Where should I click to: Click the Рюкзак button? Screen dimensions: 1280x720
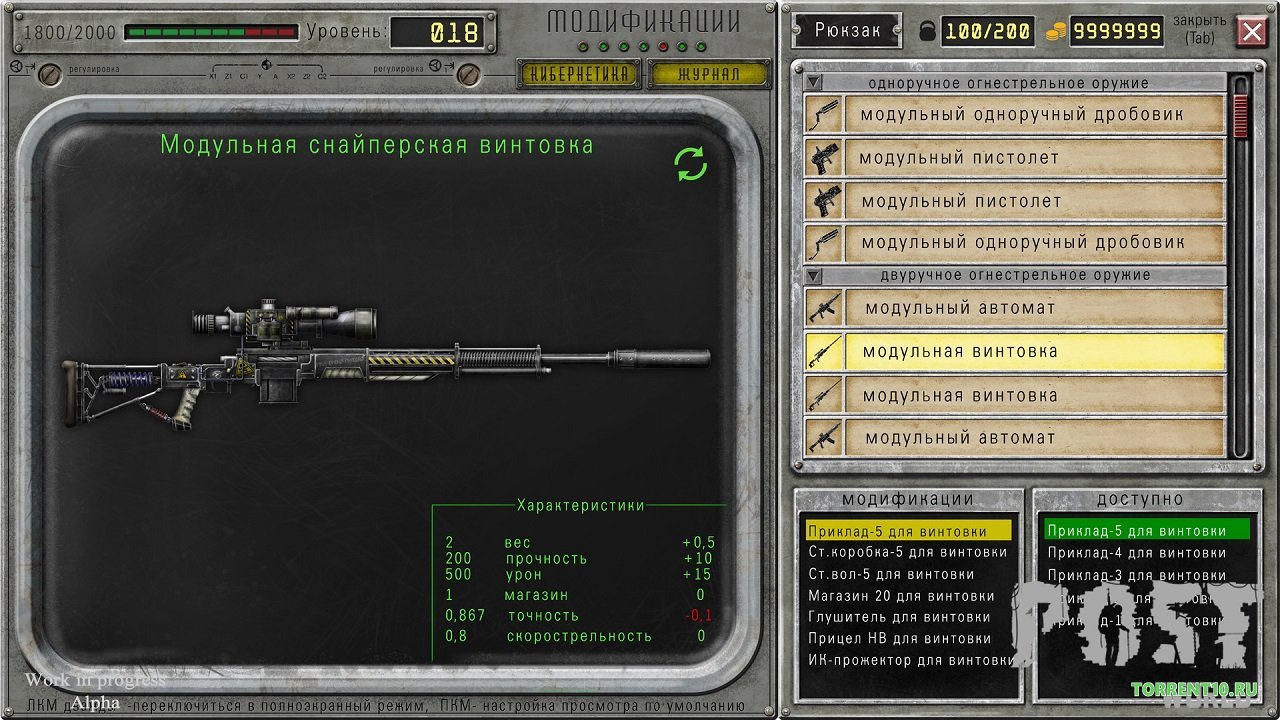point(846,31)
